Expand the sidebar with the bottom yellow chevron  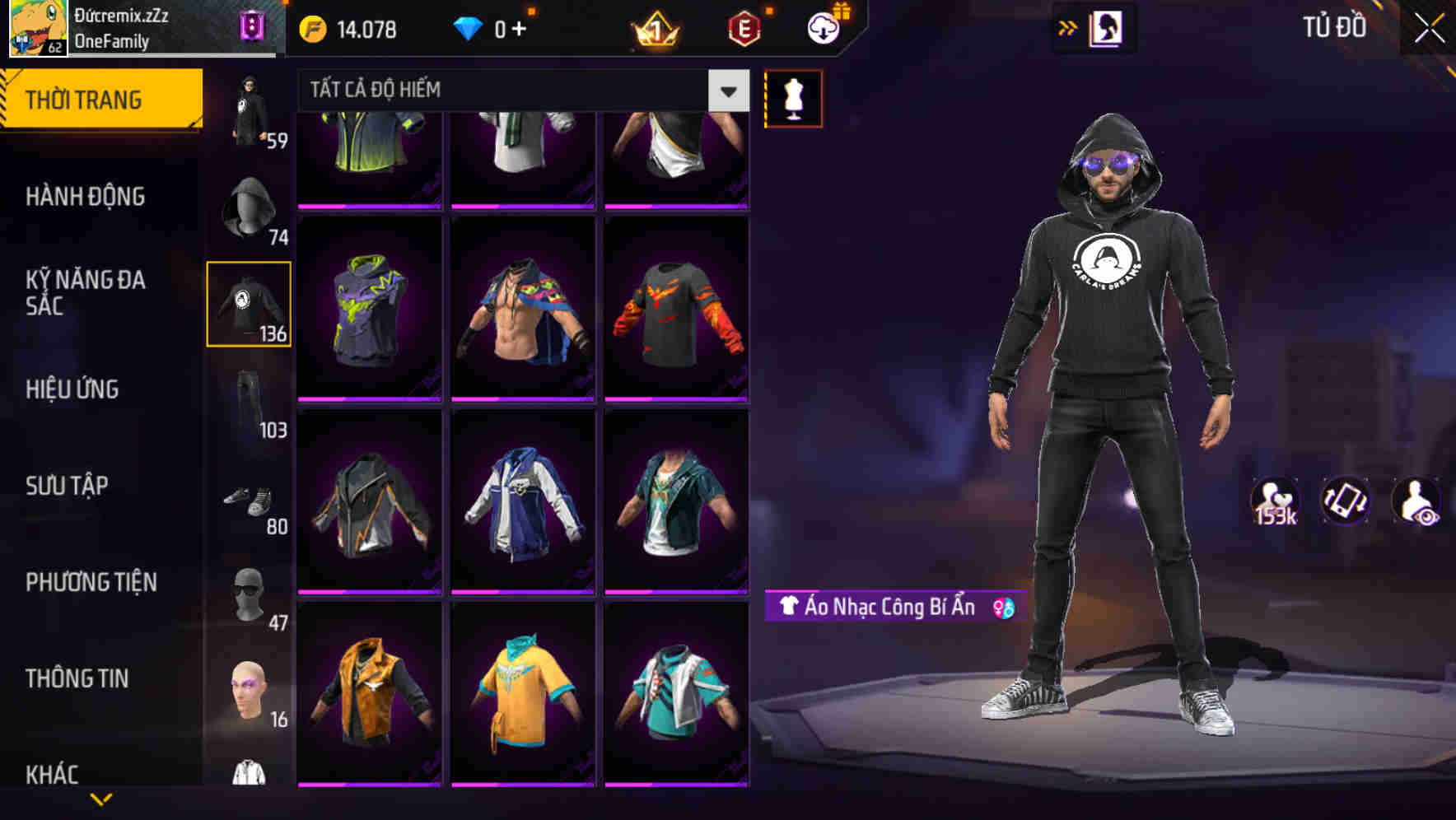click(100, 800)
